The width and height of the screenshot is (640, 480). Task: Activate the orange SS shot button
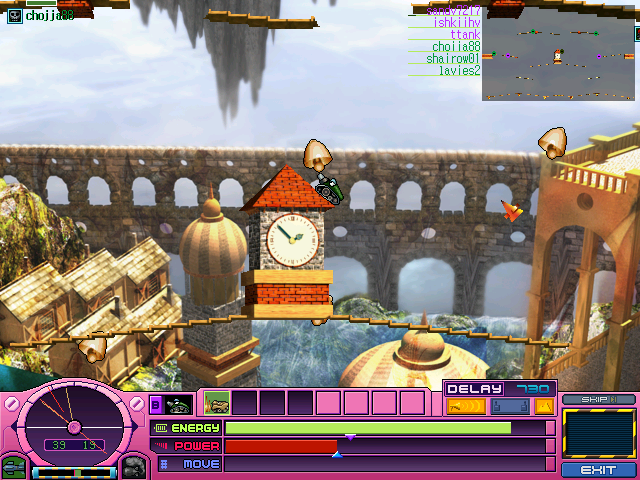pos(544,406)
